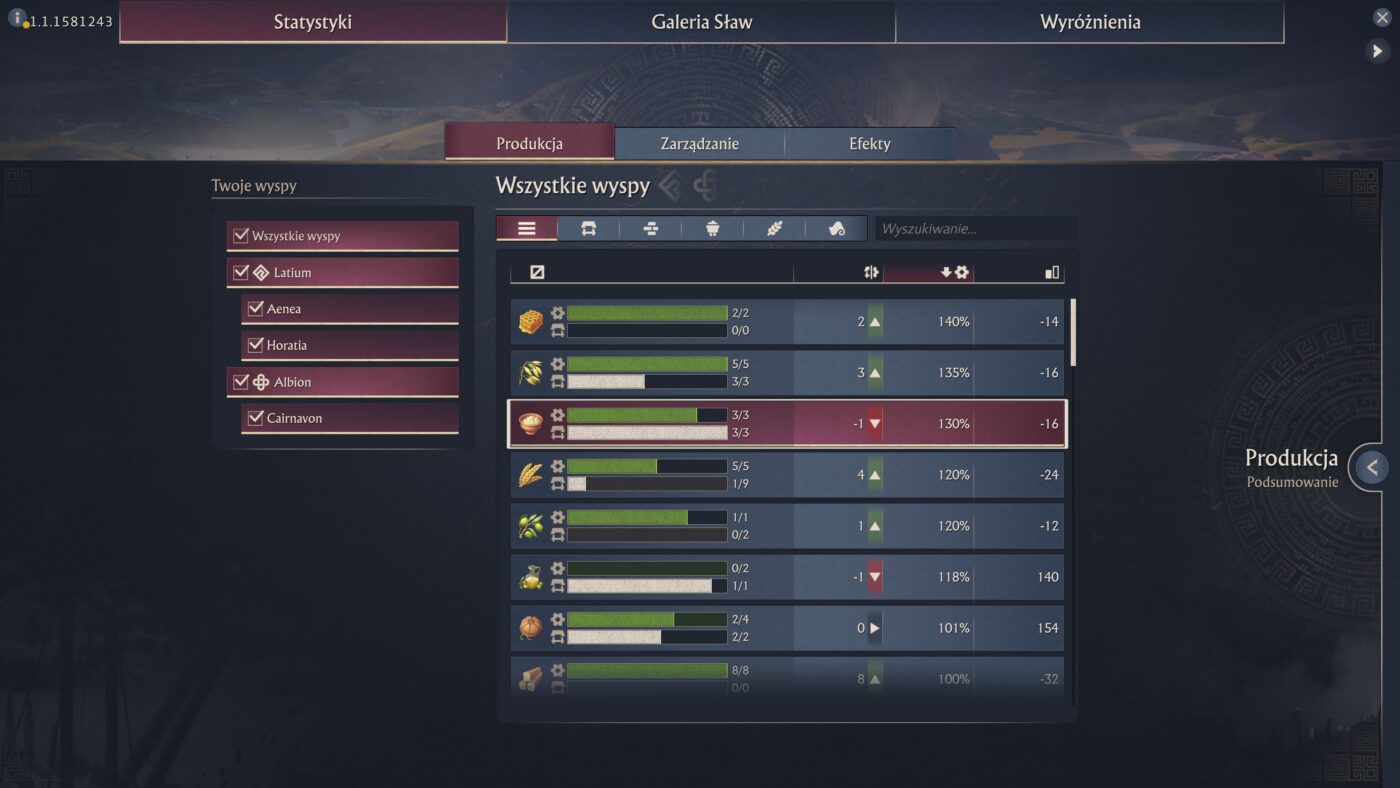Screen dimensions: 1400x788
Task: Toggle the Latium region checkbox
Action: [241, 272]
